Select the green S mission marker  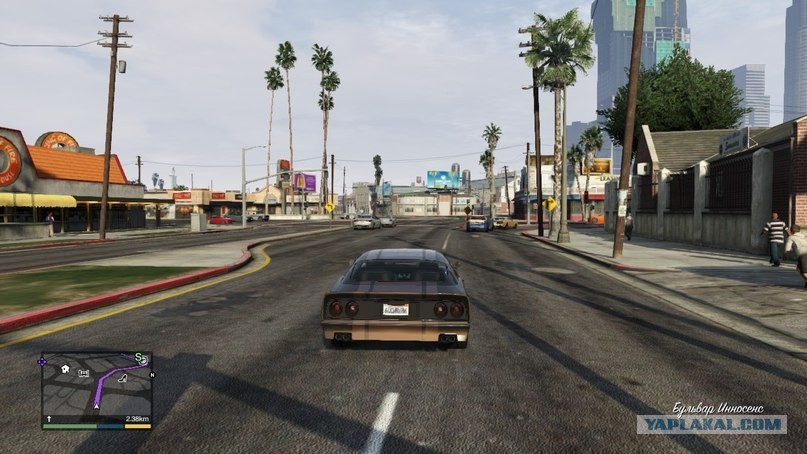[x=138, y=357]
